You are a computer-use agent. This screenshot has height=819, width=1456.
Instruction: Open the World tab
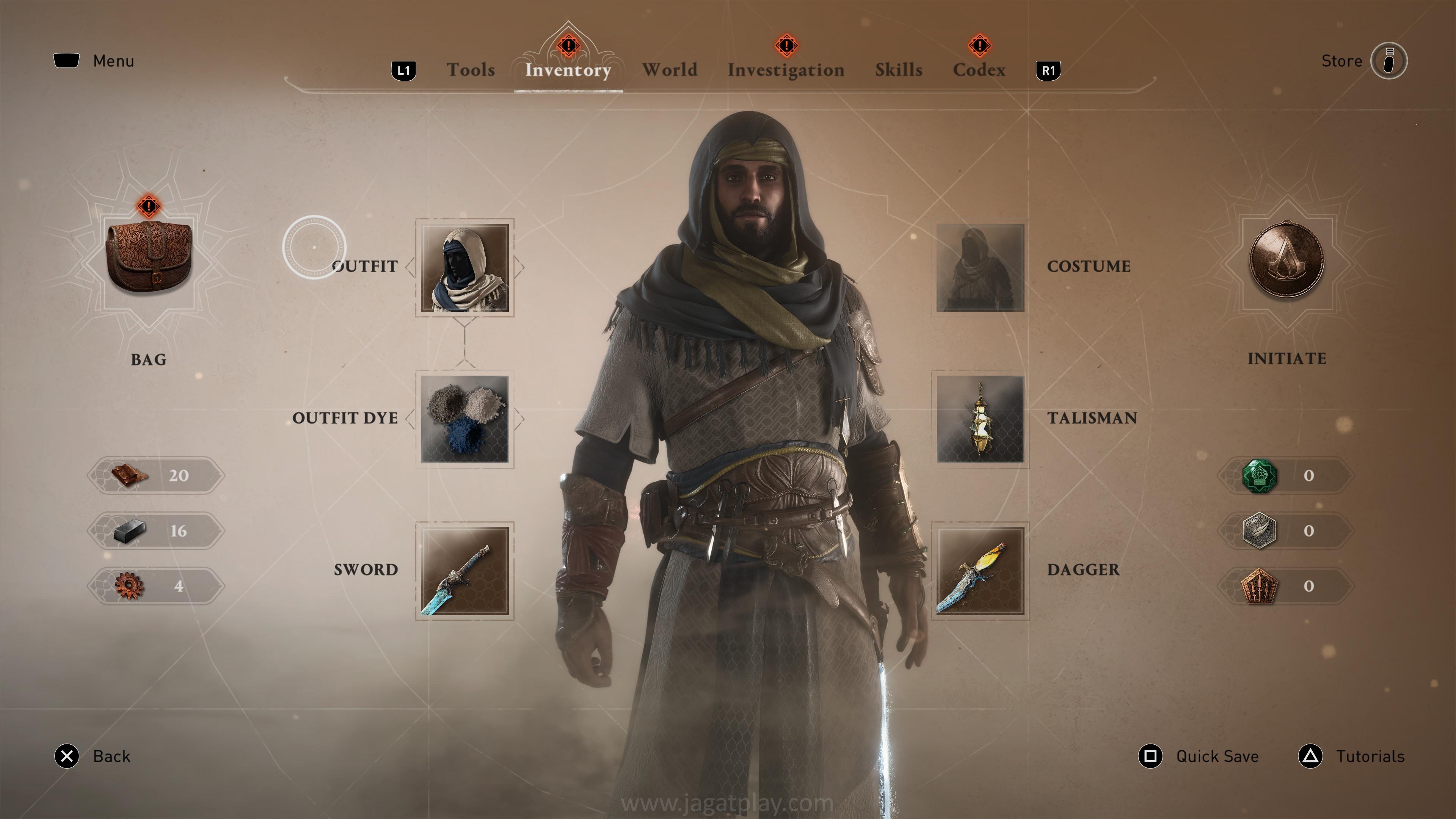point(669,70)
